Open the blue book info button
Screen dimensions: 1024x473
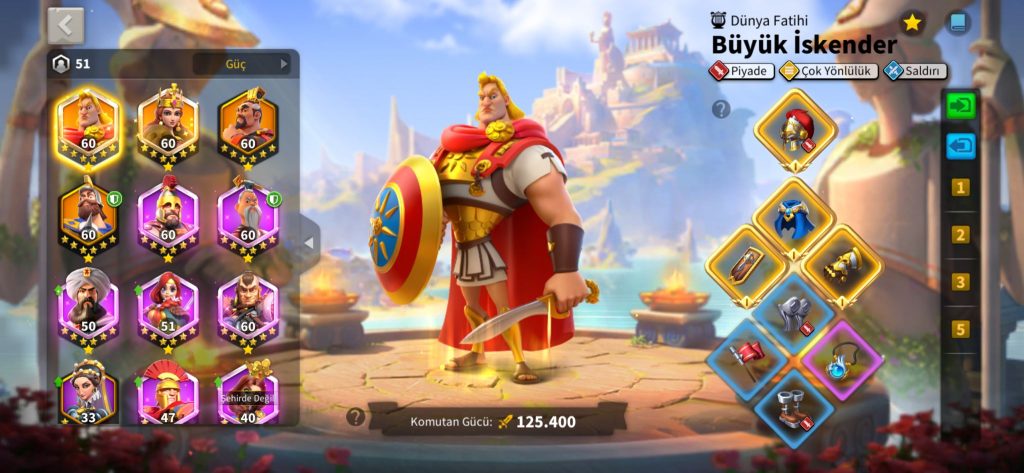pyautogui.click(x=958, y=22)
